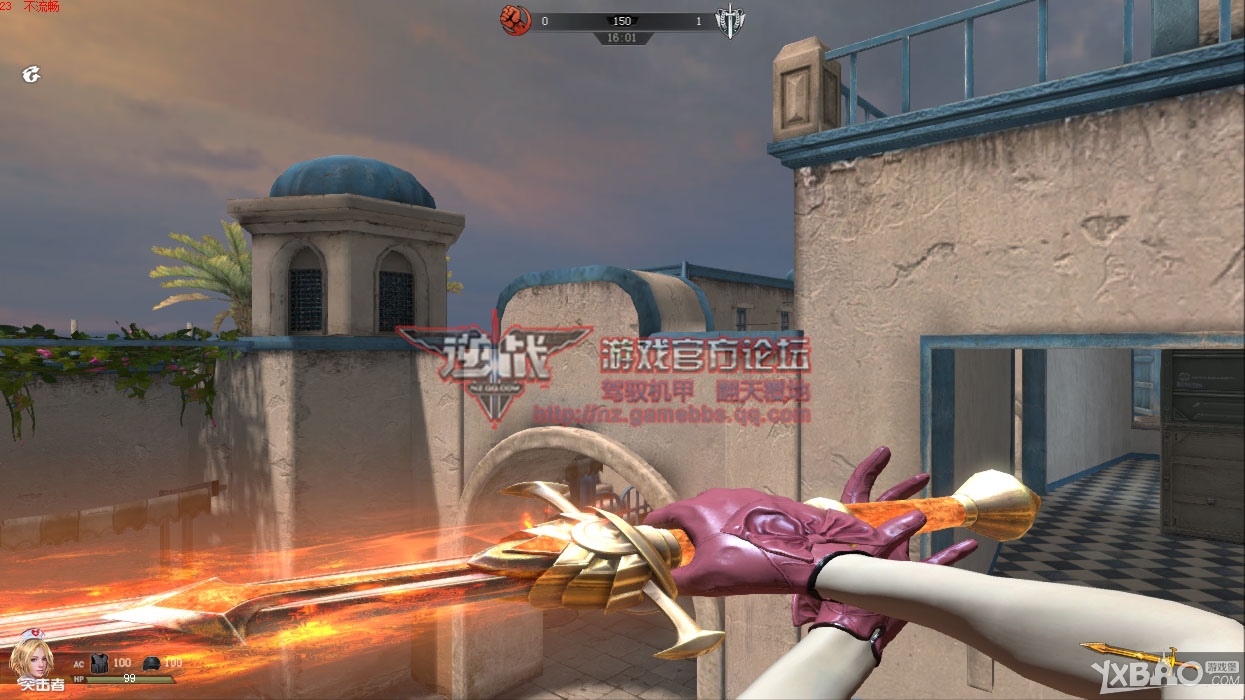Screen dimensions: 1245x700
Task: Select the body armor vest icon
Action: pos(99,663)
